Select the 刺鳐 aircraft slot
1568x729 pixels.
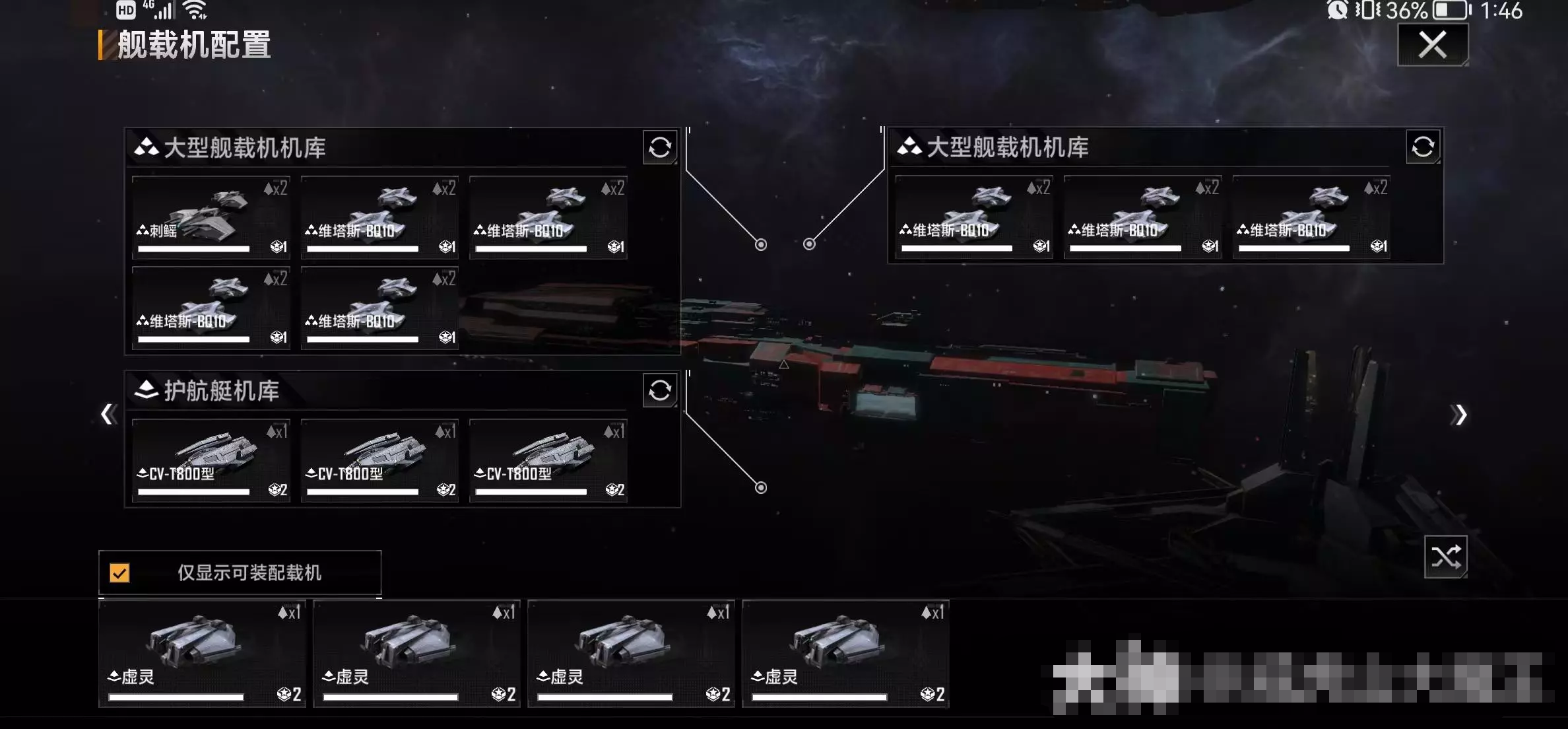(x=211, y=217)
